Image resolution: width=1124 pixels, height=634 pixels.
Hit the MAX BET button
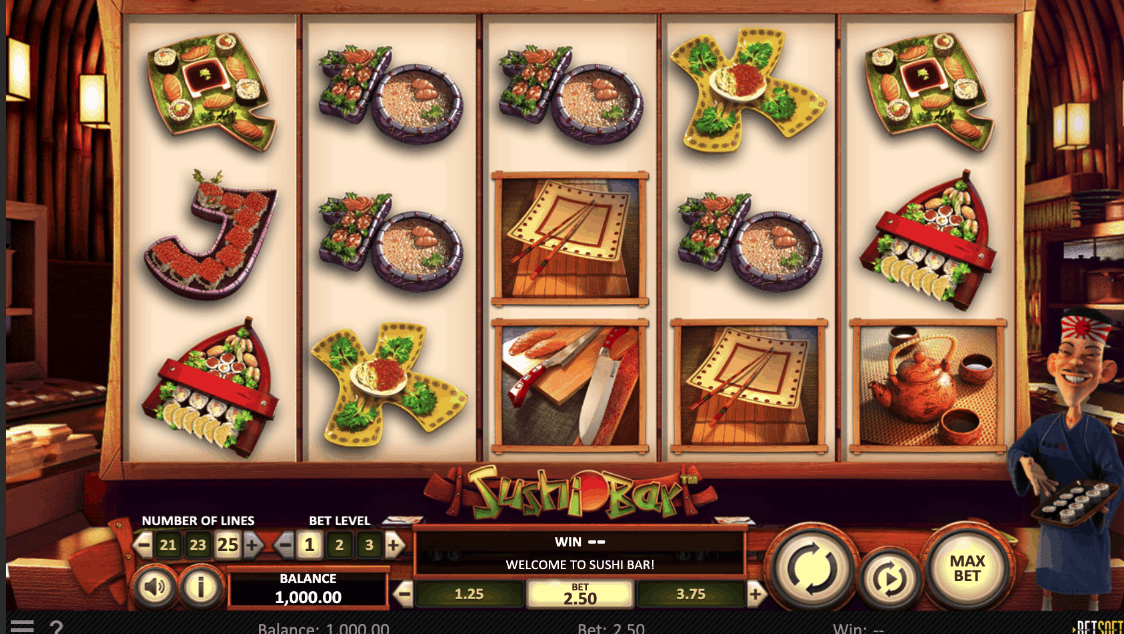(x=966, y=568)
